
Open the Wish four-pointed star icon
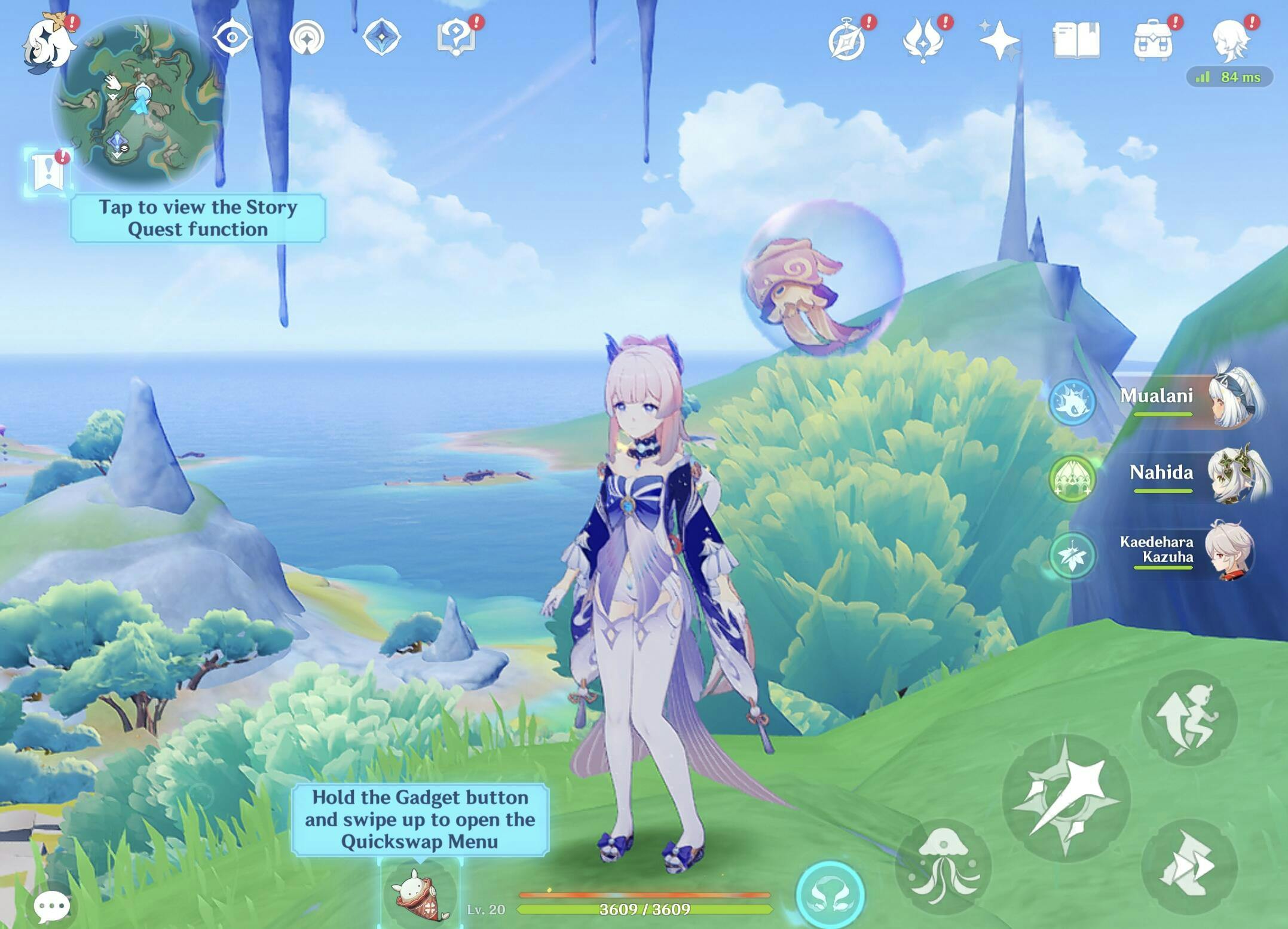pyautogui.click(x=999, y=41)
